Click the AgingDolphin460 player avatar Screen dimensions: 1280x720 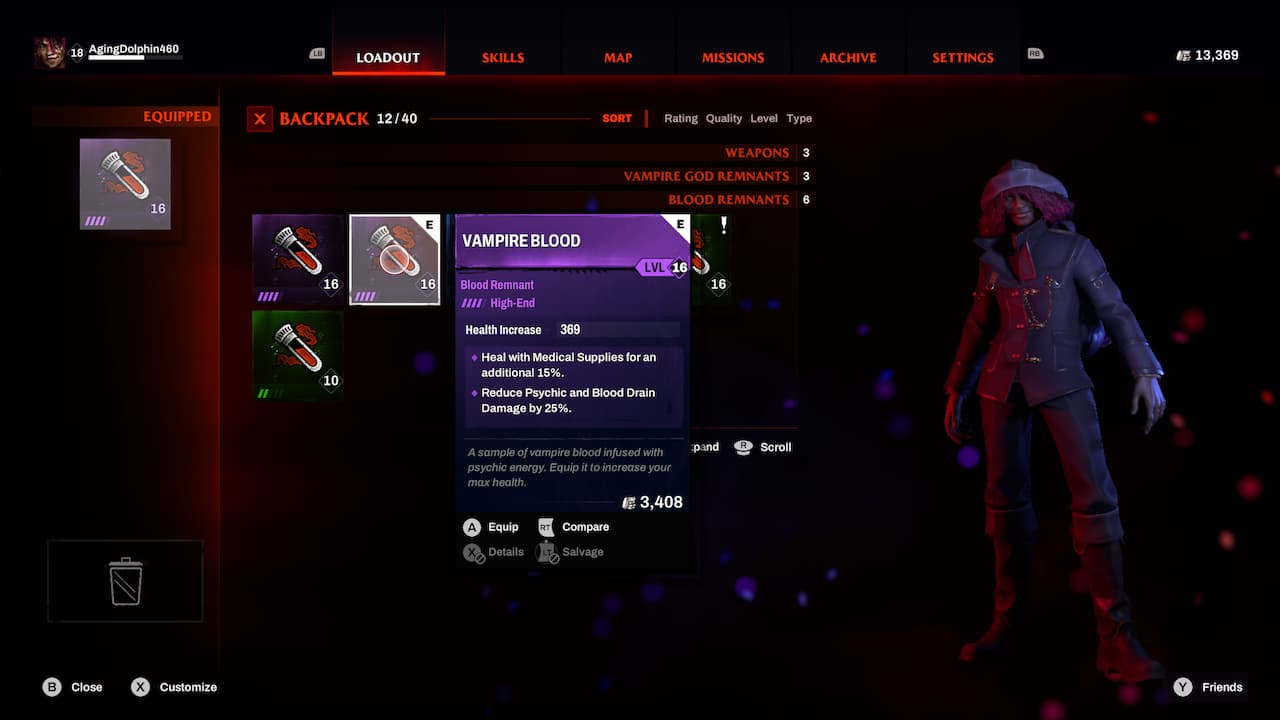tap(50, 50)
